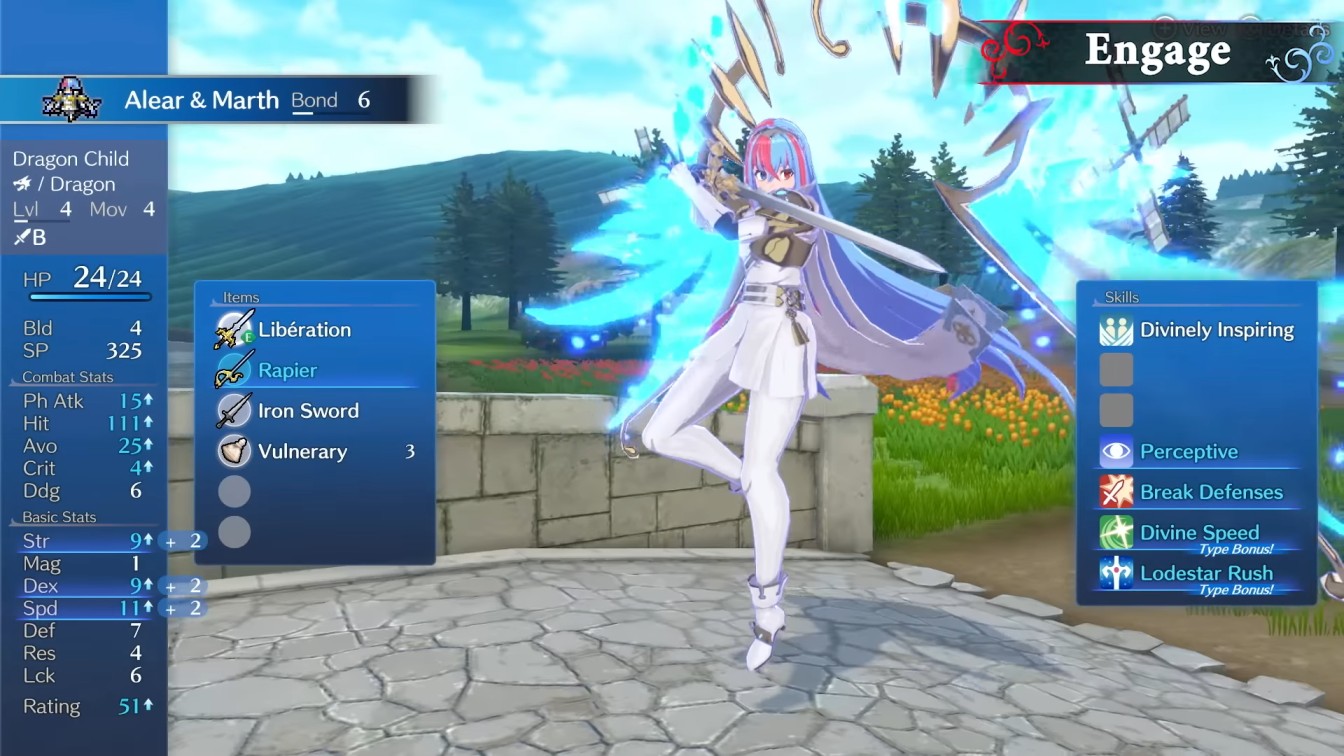
Task: Use the Vulnerary item icon
Action: point(233,451)
